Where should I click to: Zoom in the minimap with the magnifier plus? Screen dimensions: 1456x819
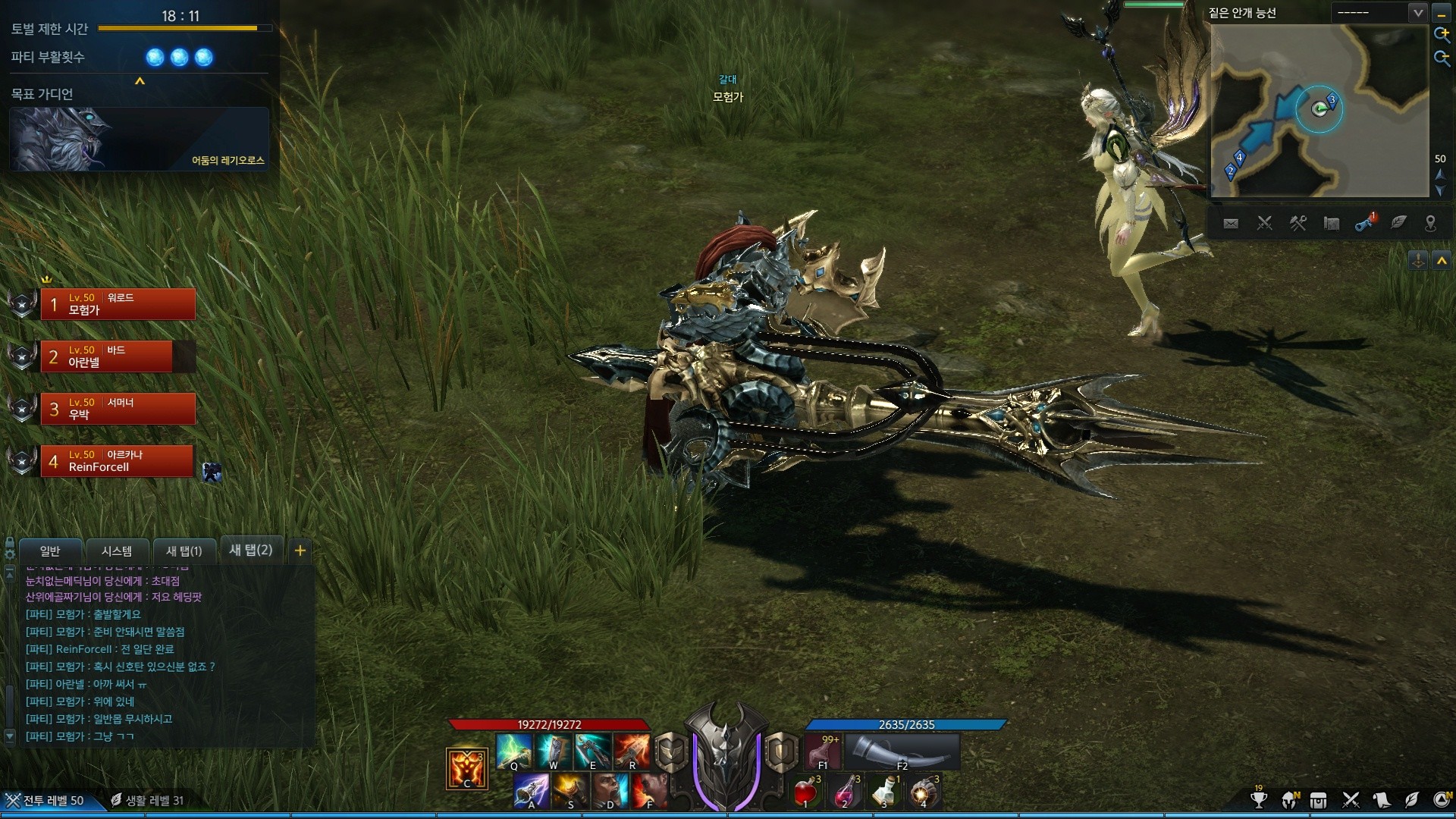[x=1441, y=34]
